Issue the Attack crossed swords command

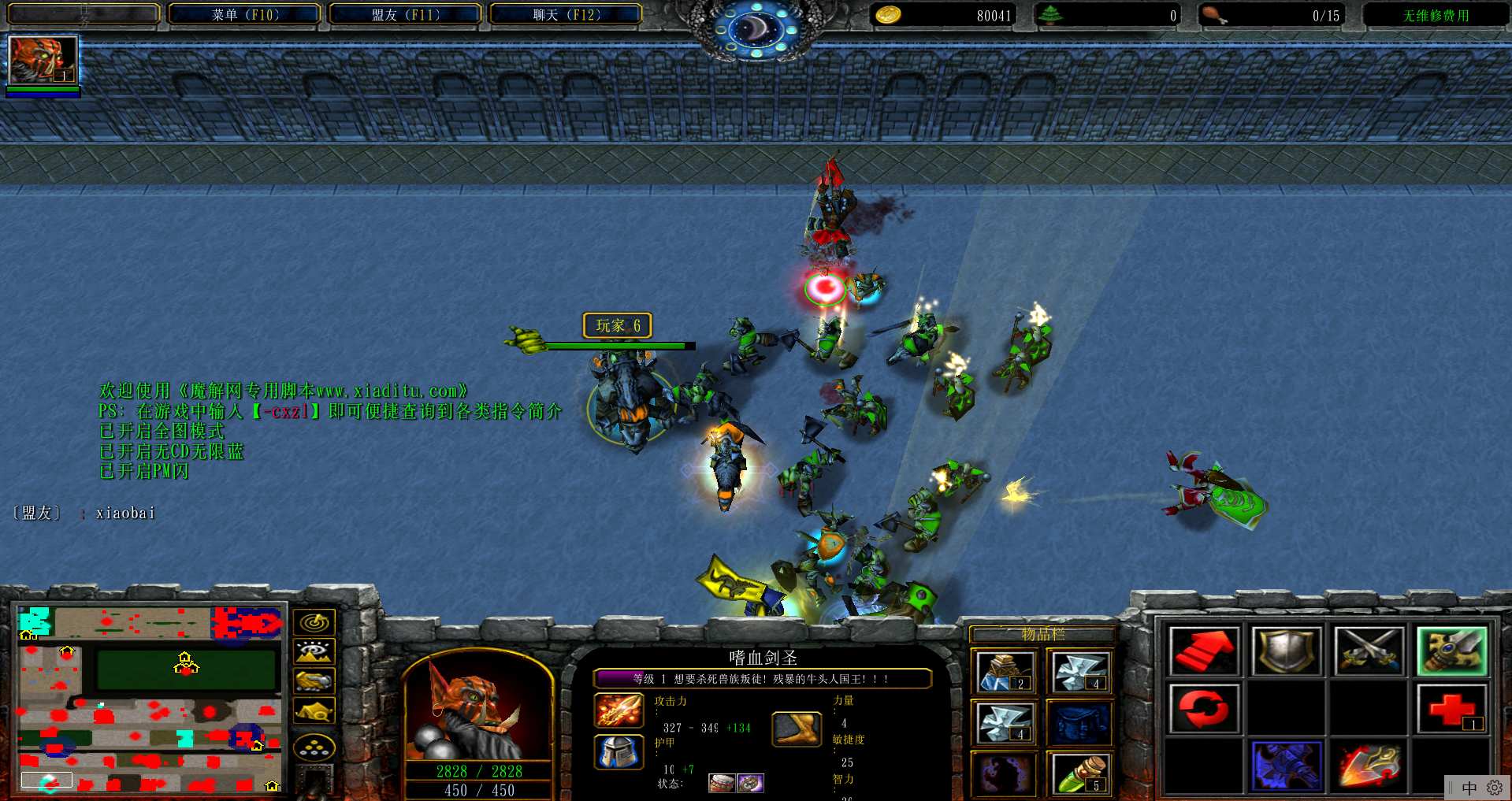pyautogui.click(x=1369, y=651)
